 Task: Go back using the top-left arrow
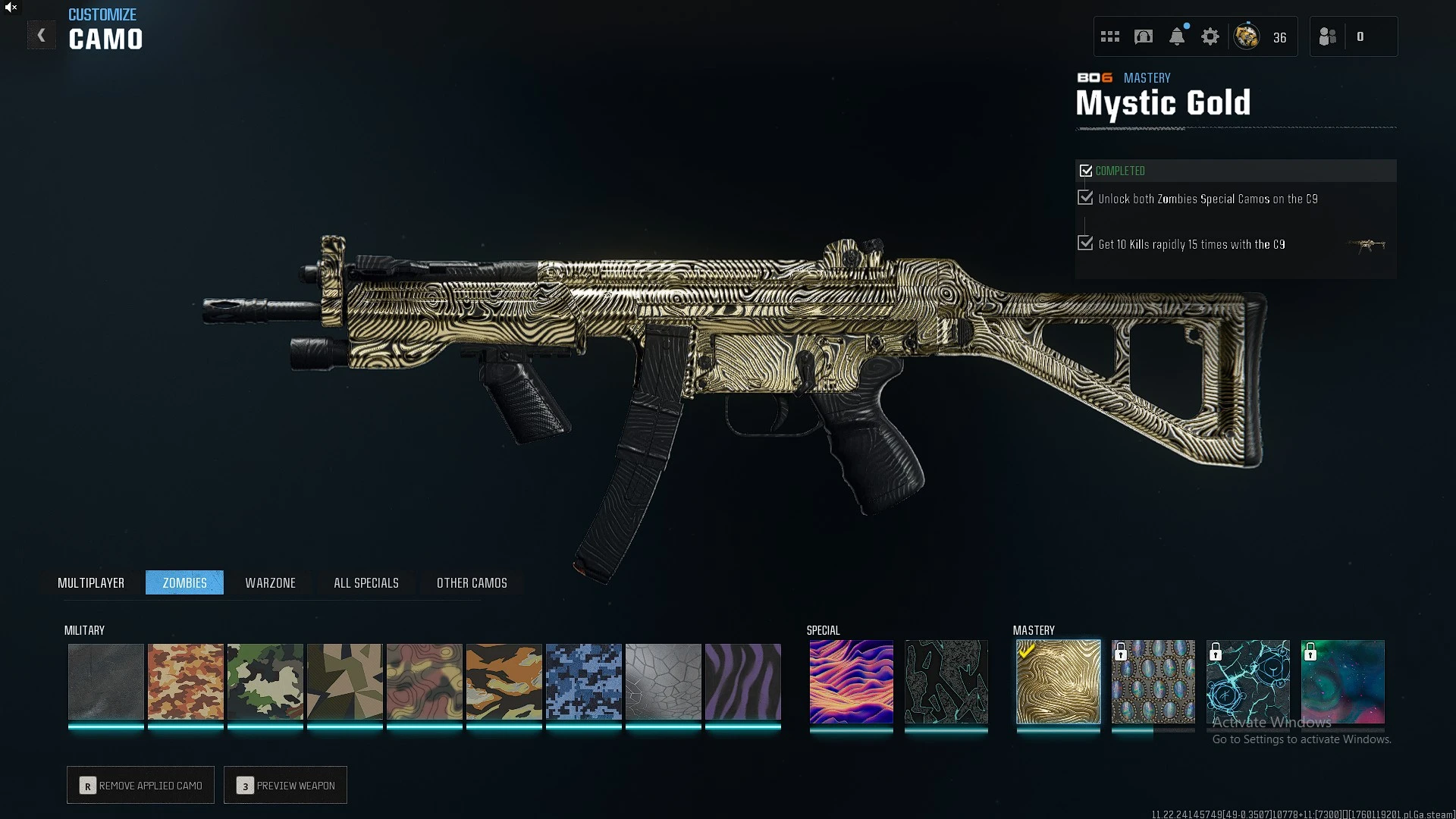pyautogui.click(x=42, y=36)
